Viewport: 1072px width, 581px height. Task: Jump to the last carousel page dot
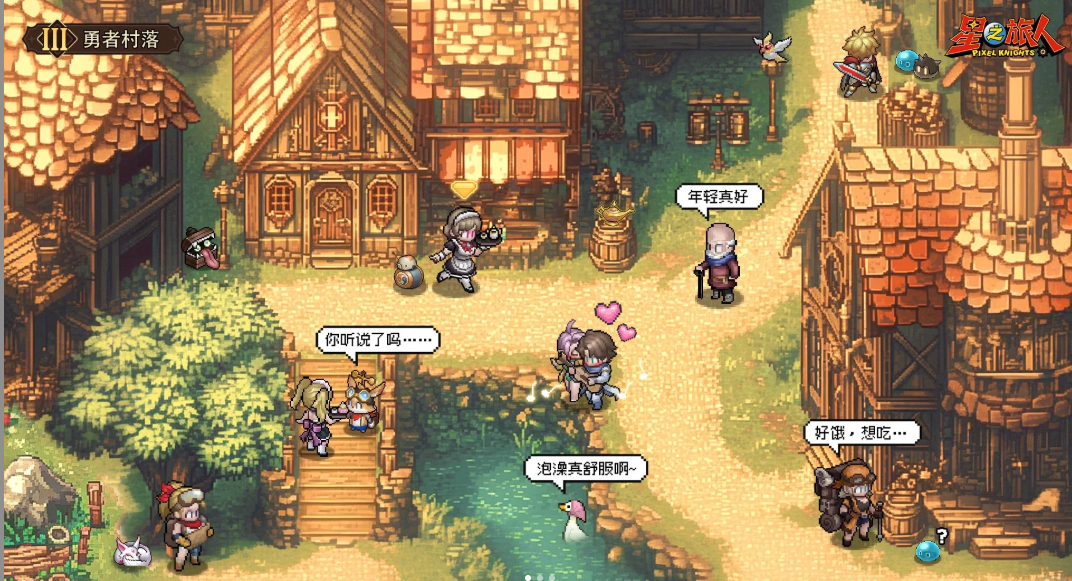click(x=551, y=577)
